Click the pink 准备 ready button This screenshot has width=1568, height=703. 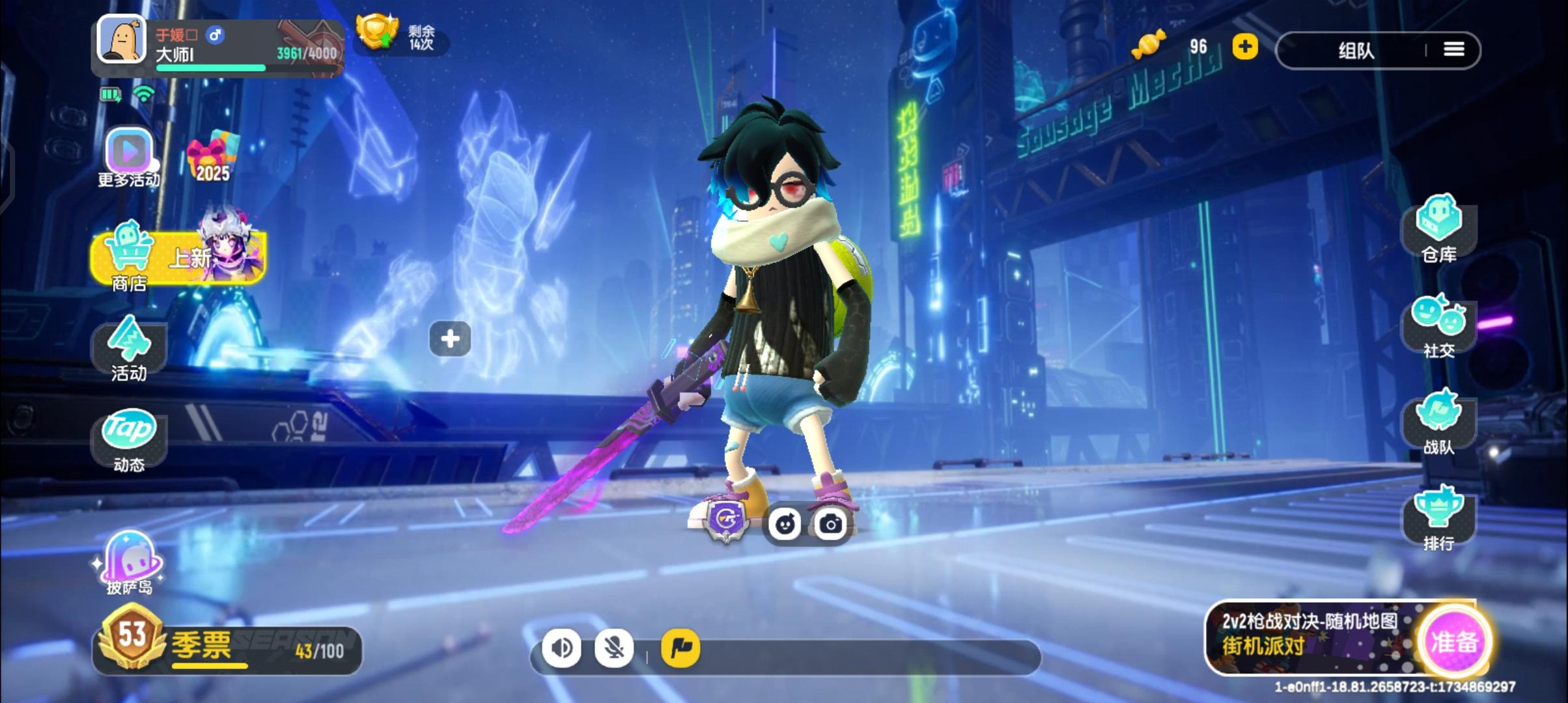click(1454, 642)
